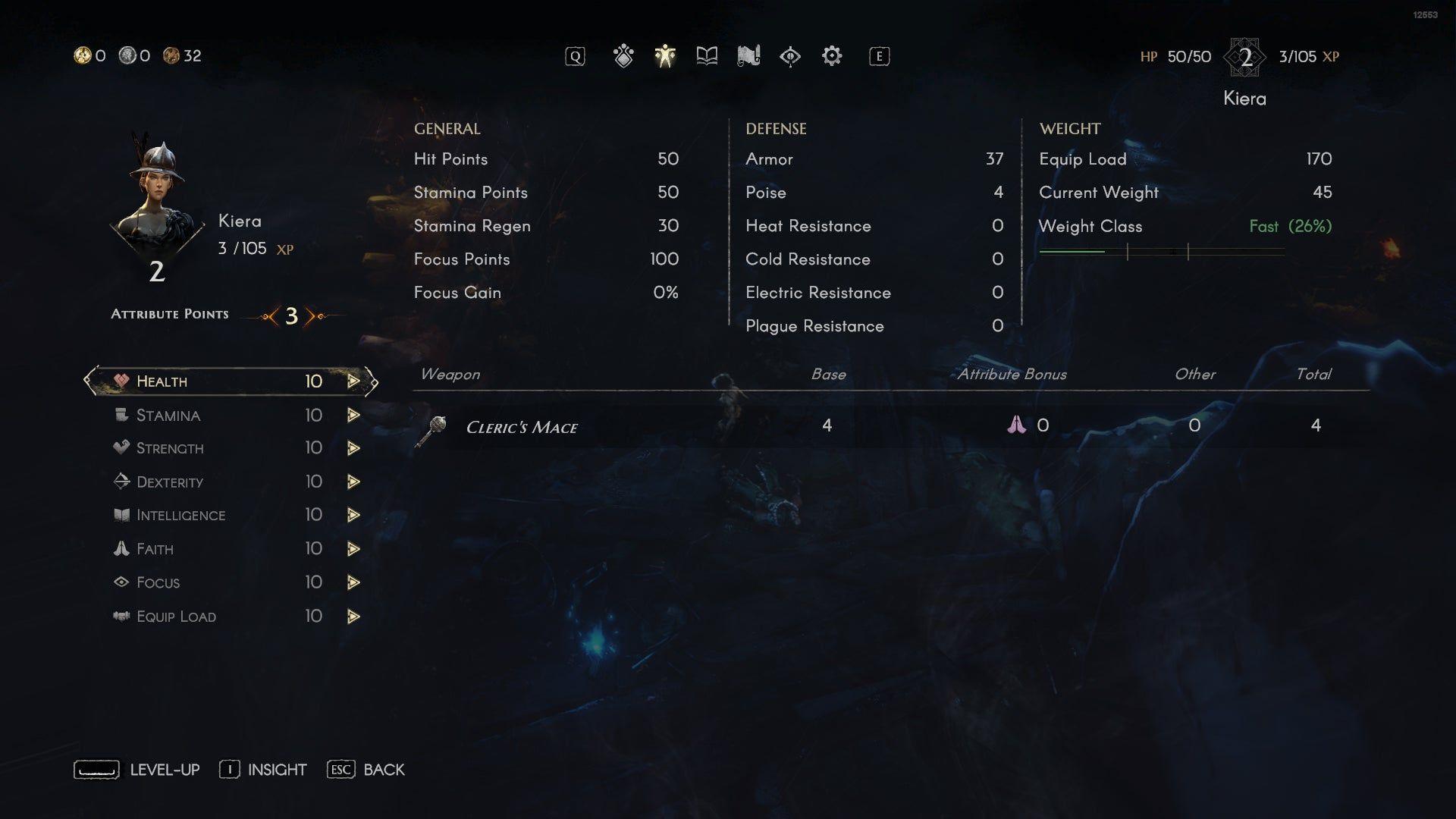Open the settings gear icon
Viewport: 1456px width, 819px height.
pyautogui.click(x=832, y=56)
